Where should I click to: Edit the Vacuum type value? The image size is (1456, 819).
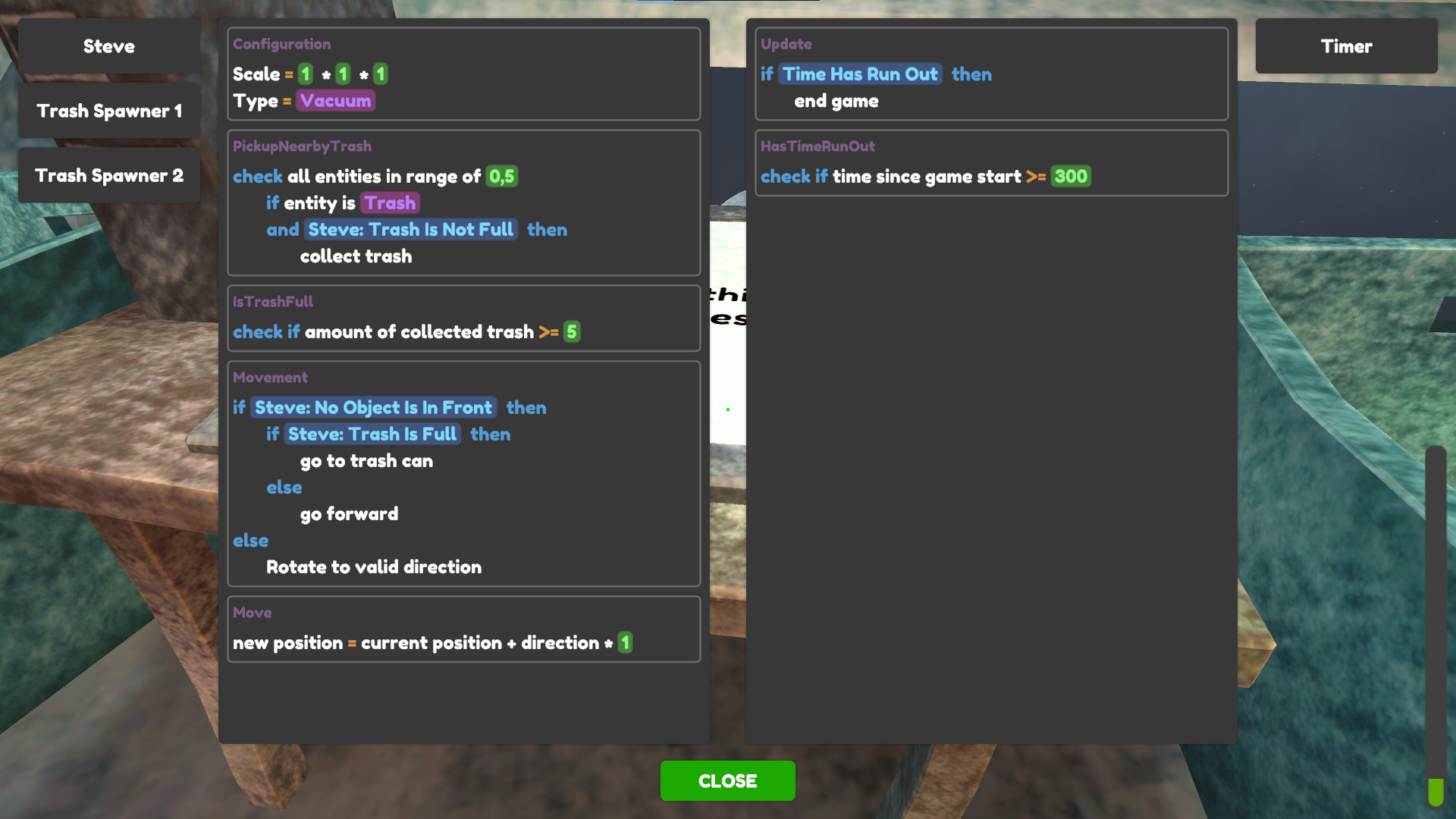point(335,99)
